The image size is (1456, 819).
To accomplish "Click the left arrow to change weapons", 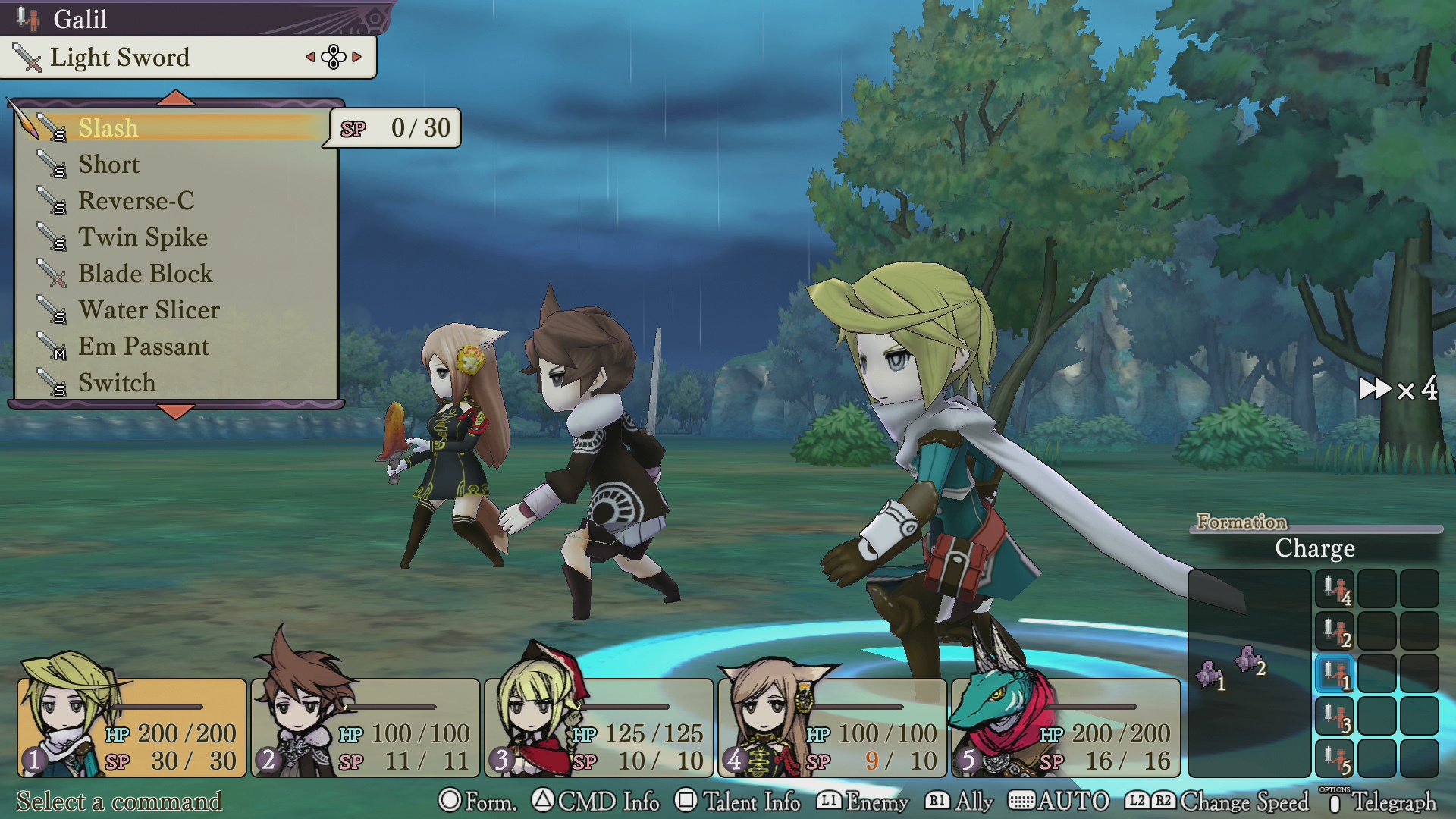I will [x=310, y=57].
